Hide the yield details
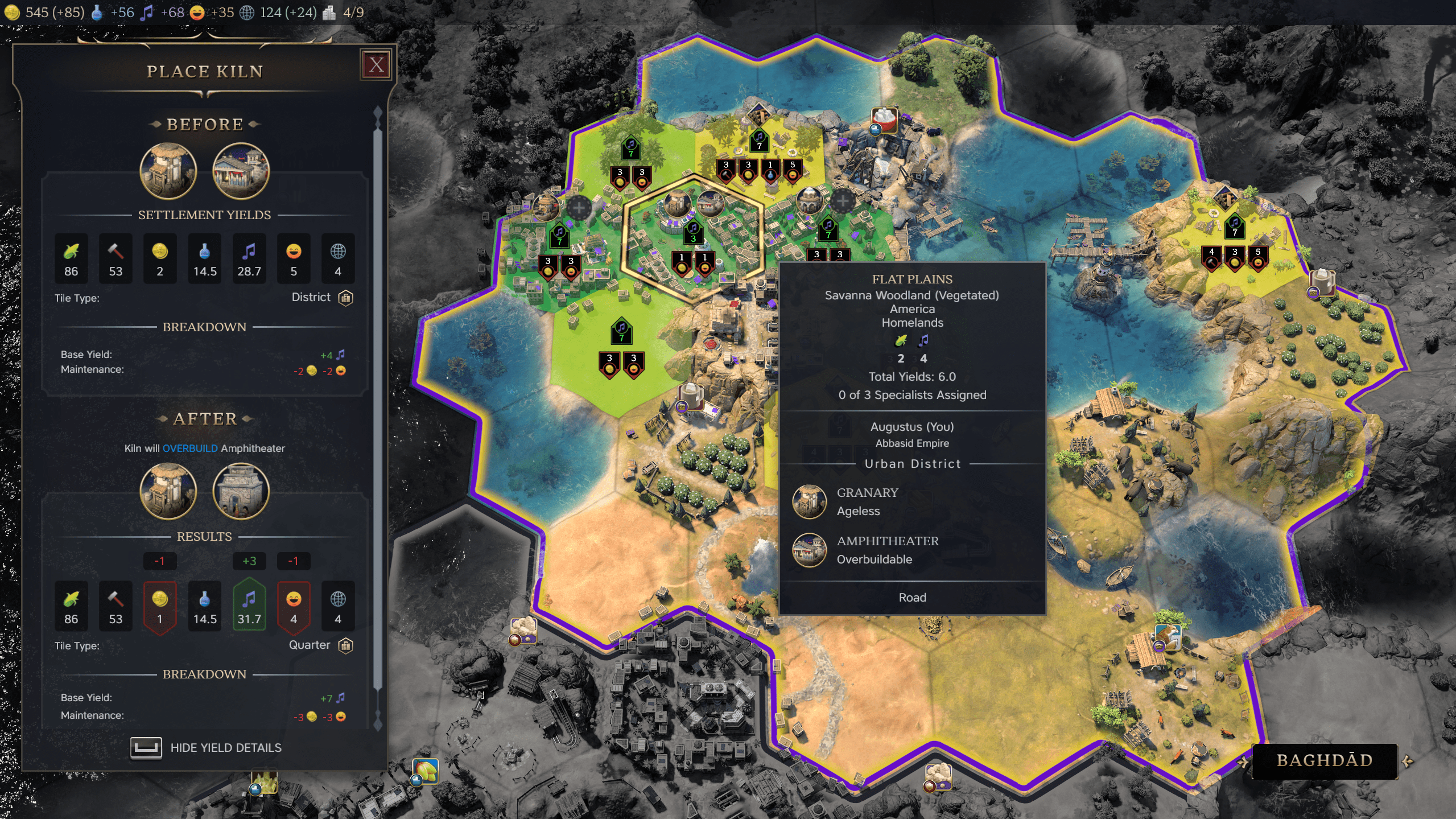Image resolution: width=1456 pixels, height=819 pixels. (206, 747)
